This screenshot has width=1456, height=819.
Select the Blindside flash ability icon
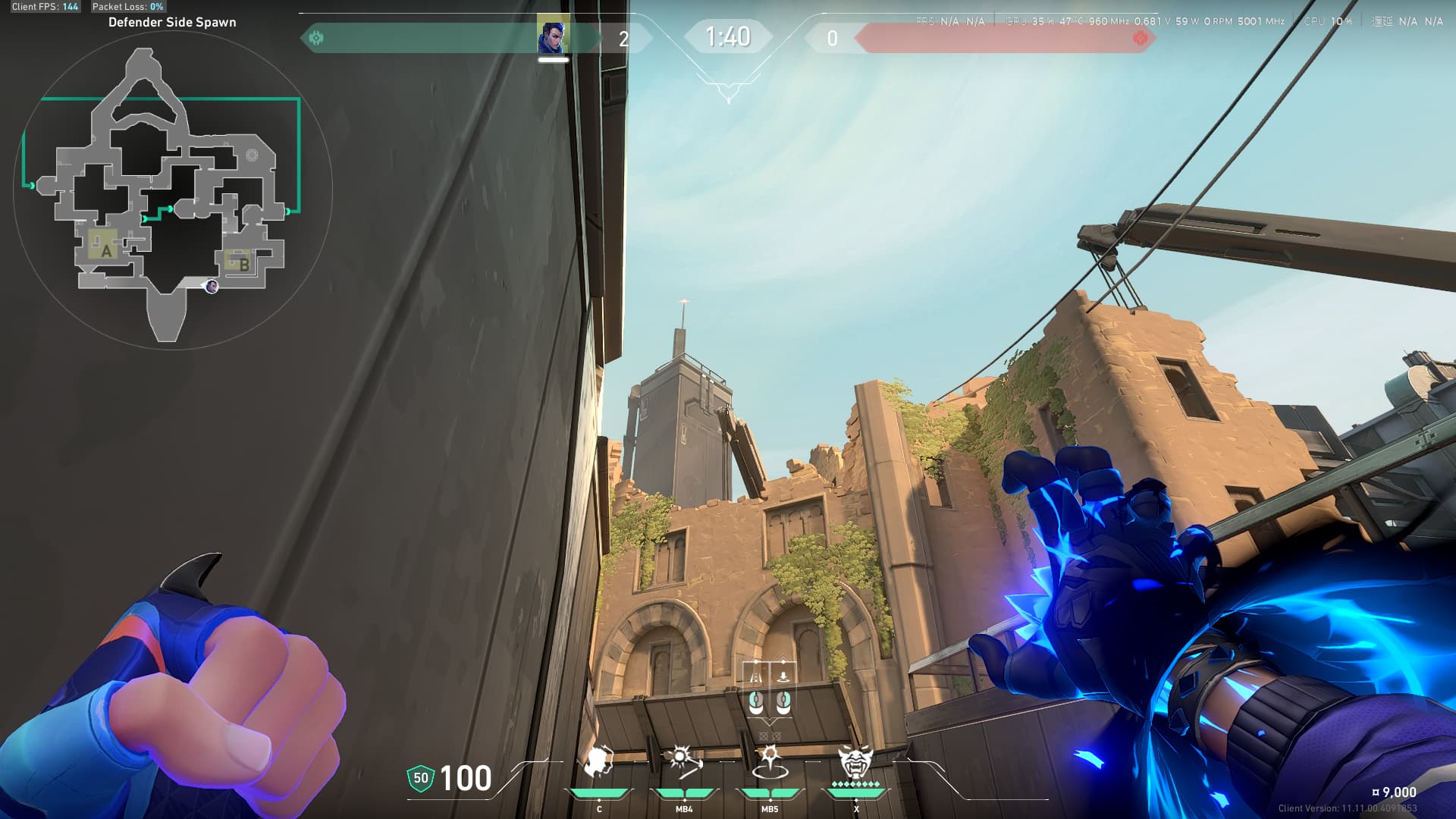[684, 762]
